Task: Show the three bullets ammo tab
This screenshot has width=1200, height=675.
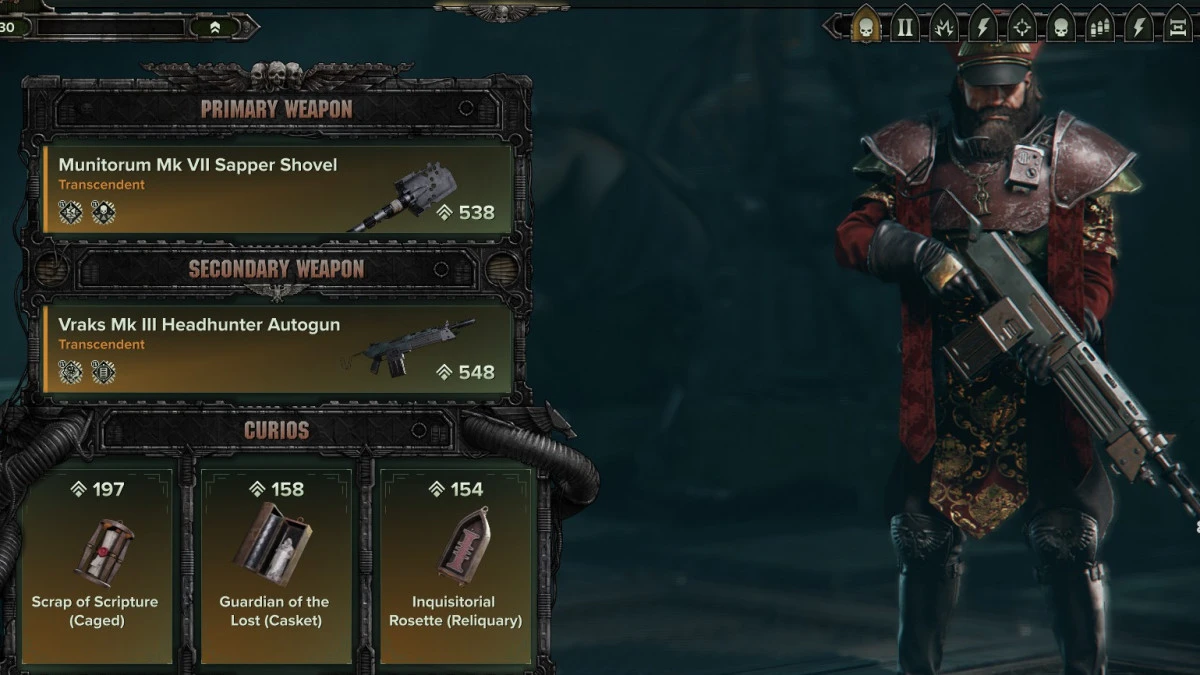Action: tap(1100, 27)
